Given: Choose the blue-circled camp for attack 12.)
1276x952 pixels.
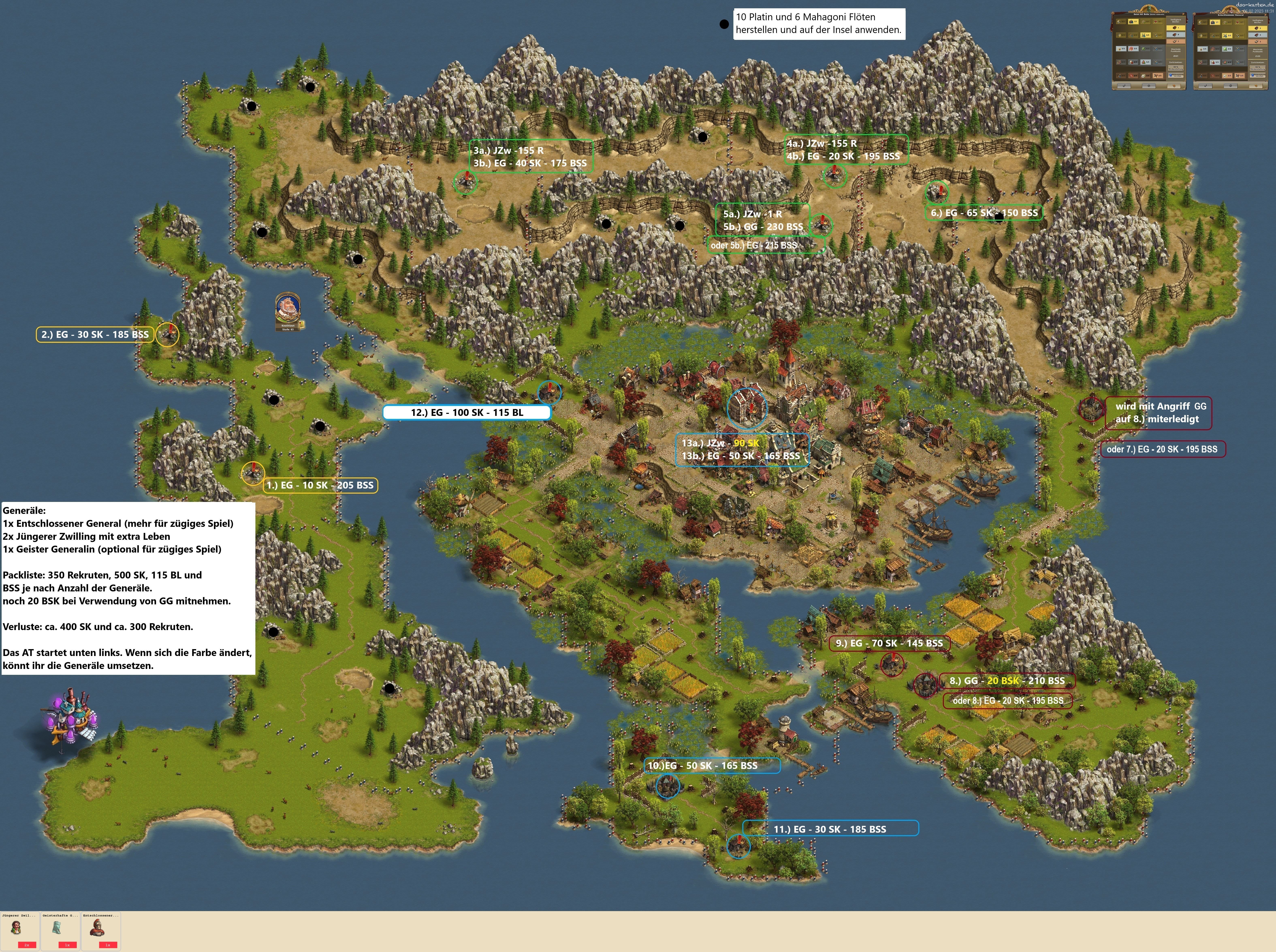Looking at the screenshot, I should tap(549, 392).
